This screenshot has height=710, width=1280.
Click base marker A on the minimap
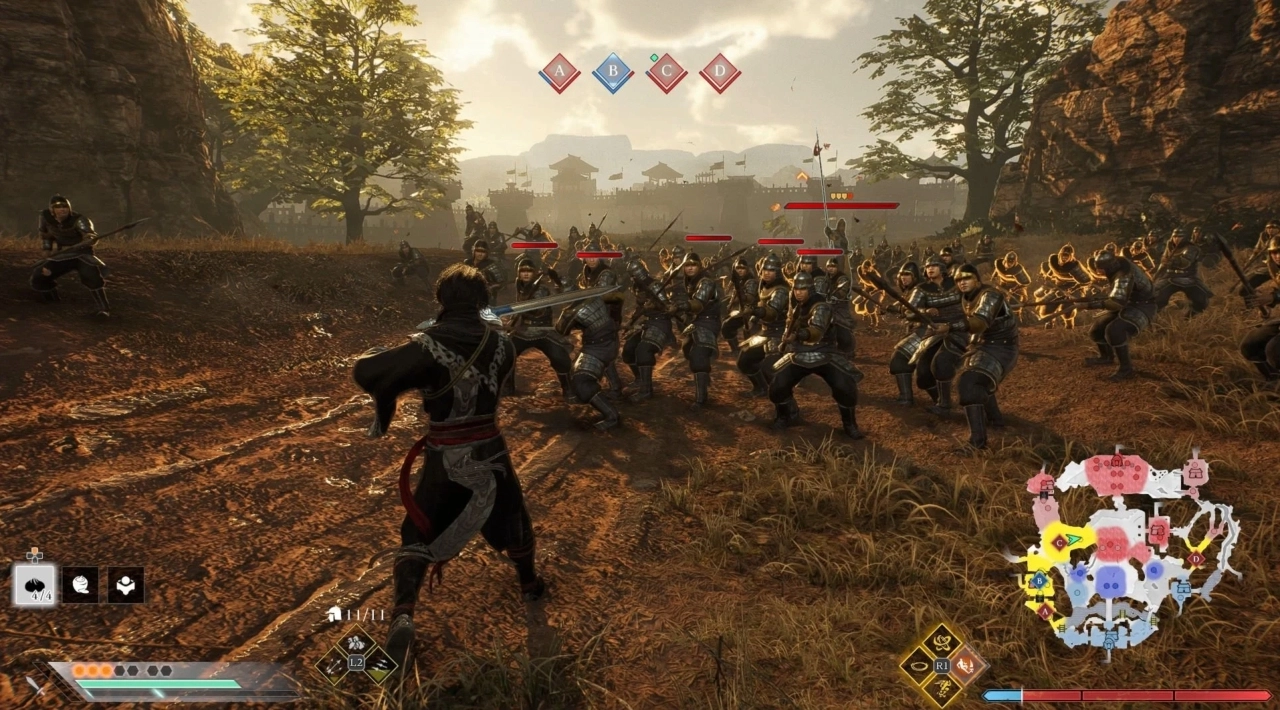(x=1045, y=610)
